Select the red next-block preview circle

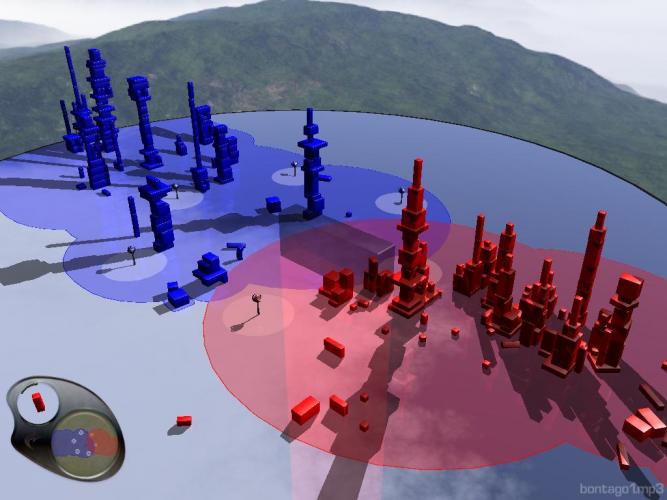(38, 401)
